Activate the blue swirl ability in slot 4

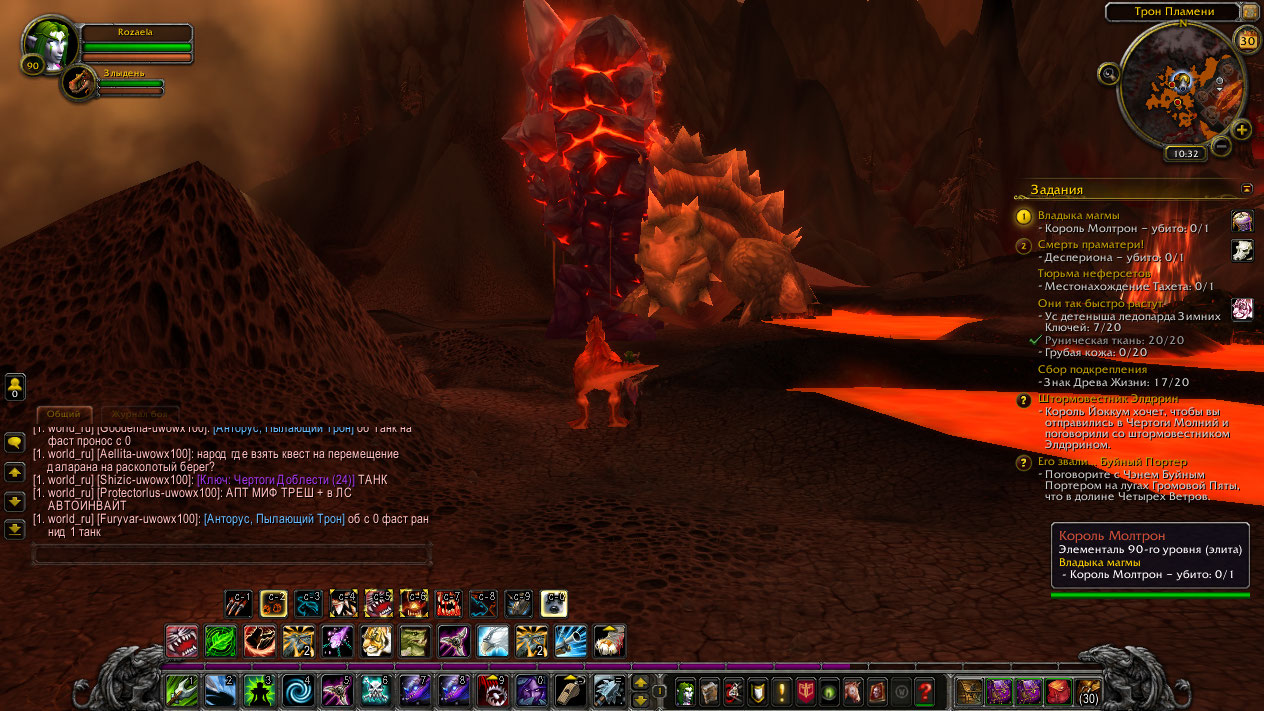pyautogui.click(x=299, y=690)
